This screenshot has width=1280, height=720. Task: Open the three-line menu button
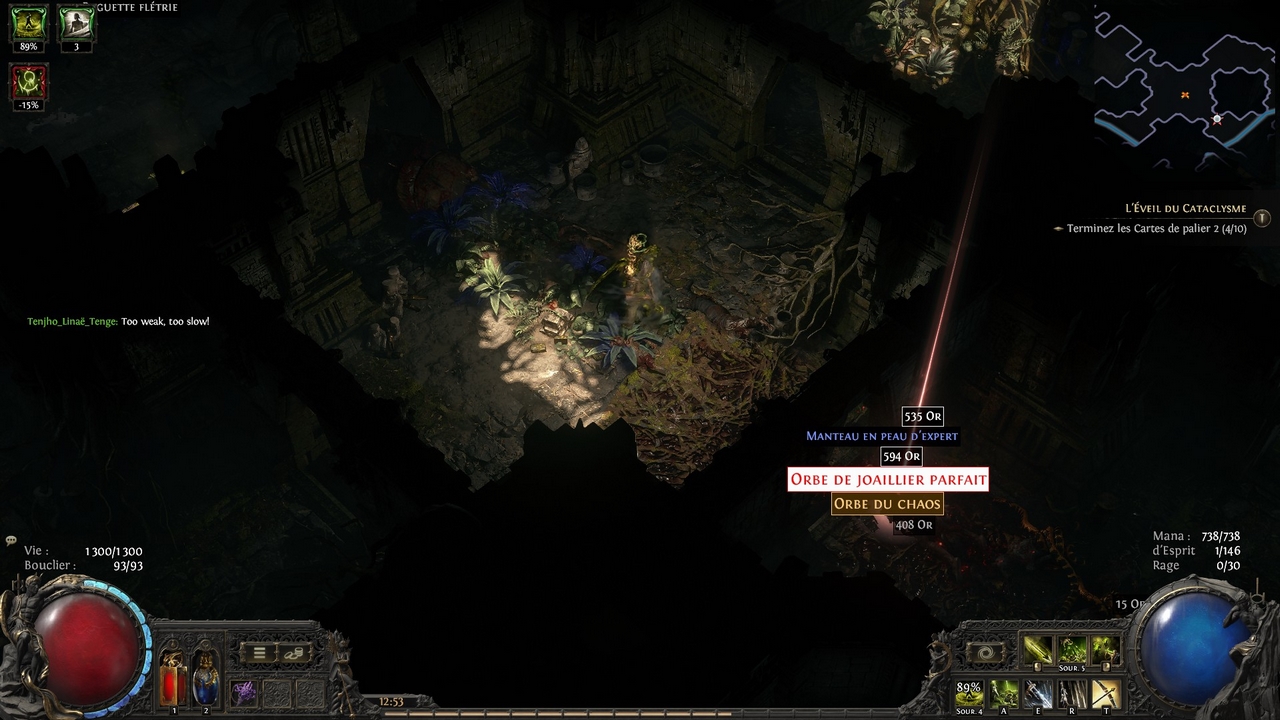coord(259,653)
